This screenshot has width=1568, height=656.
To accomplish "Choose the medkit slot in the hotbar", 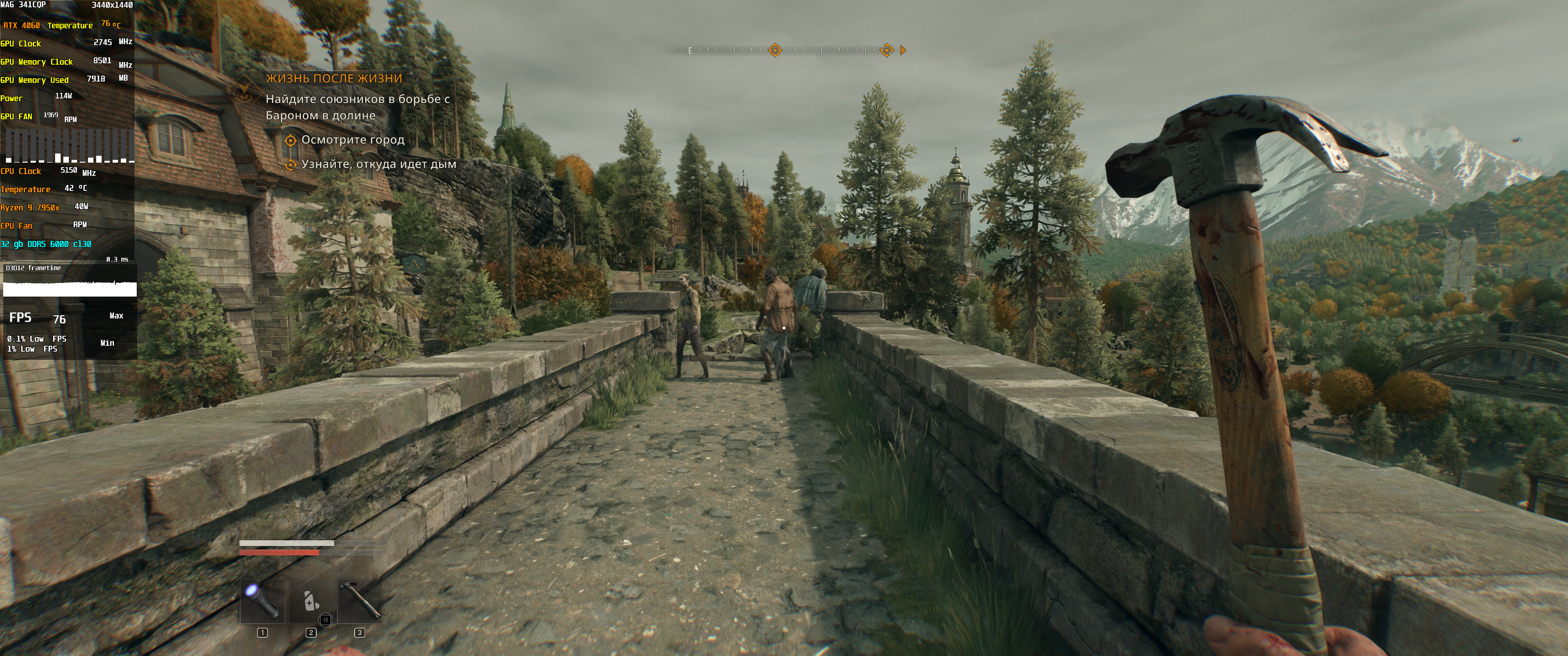I will click(x=311, y=601).
